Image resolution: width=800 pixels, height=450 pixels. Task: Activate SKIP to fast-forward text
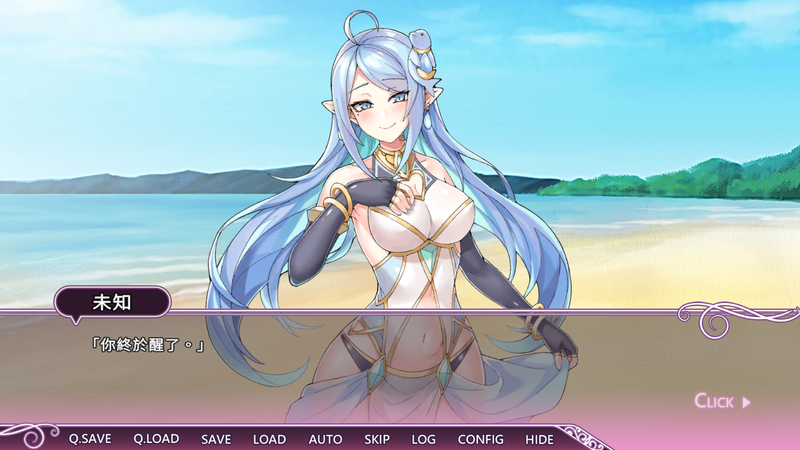pyautogui.click(x=377, y=439)
